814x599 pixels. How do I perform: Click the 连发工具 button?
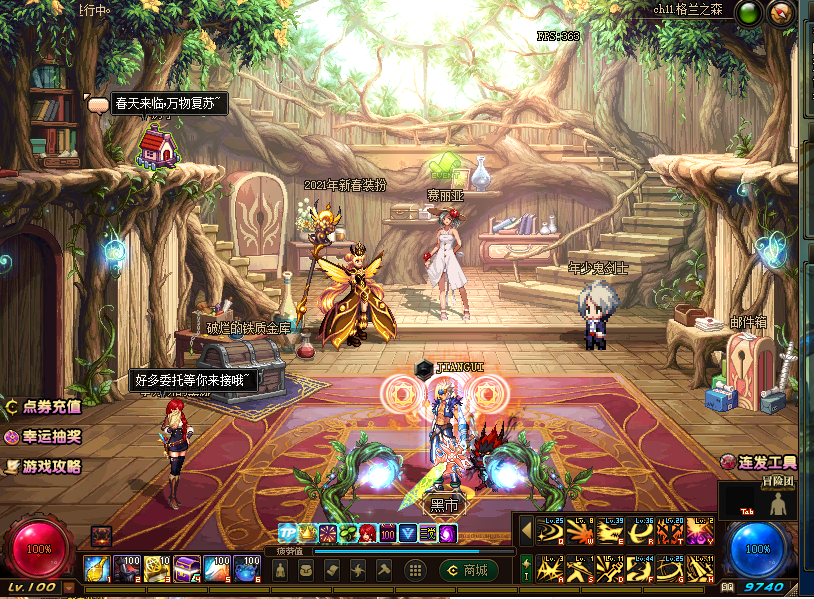coord(759,462)
